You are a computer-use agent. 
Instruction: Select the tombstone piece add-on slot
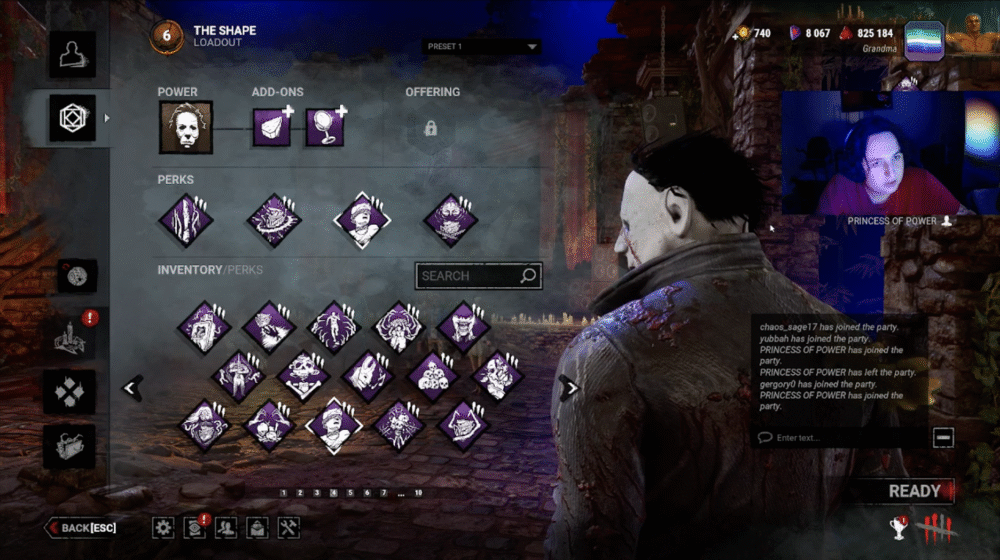pyautogui.click(x=271, y=129)
